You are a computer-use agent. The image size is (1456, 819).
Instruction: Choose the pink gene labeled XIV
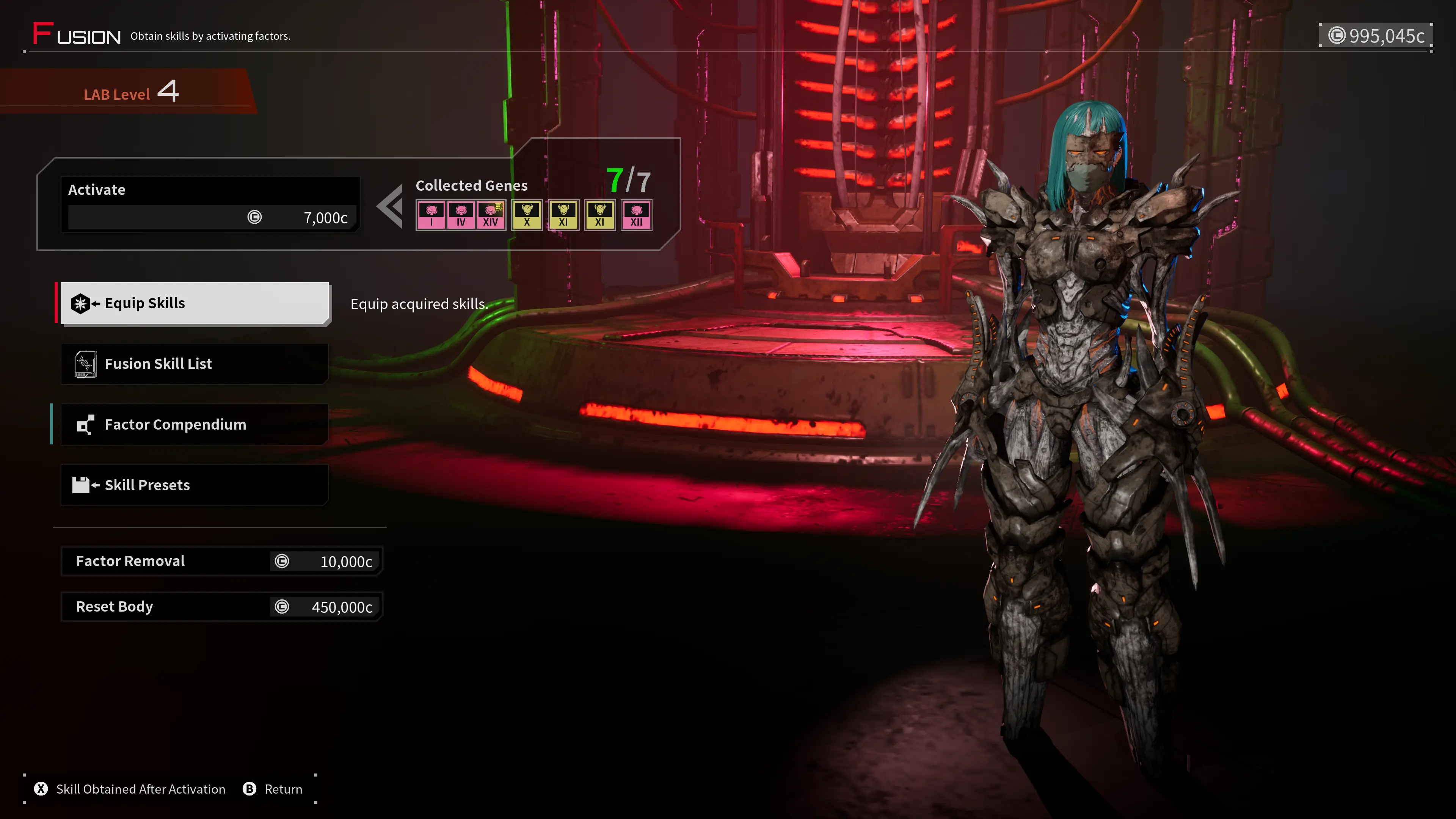point(491,215)
